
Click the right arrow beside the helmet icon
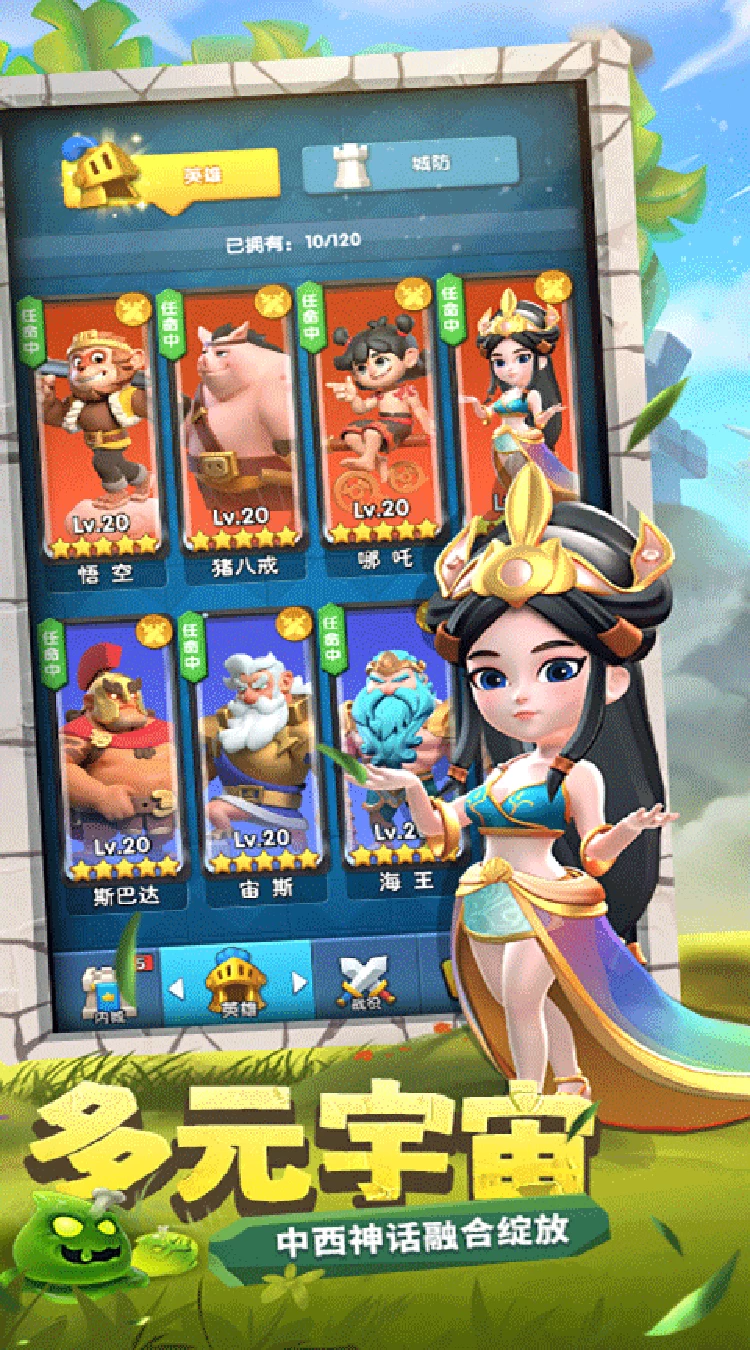[298, 984]
